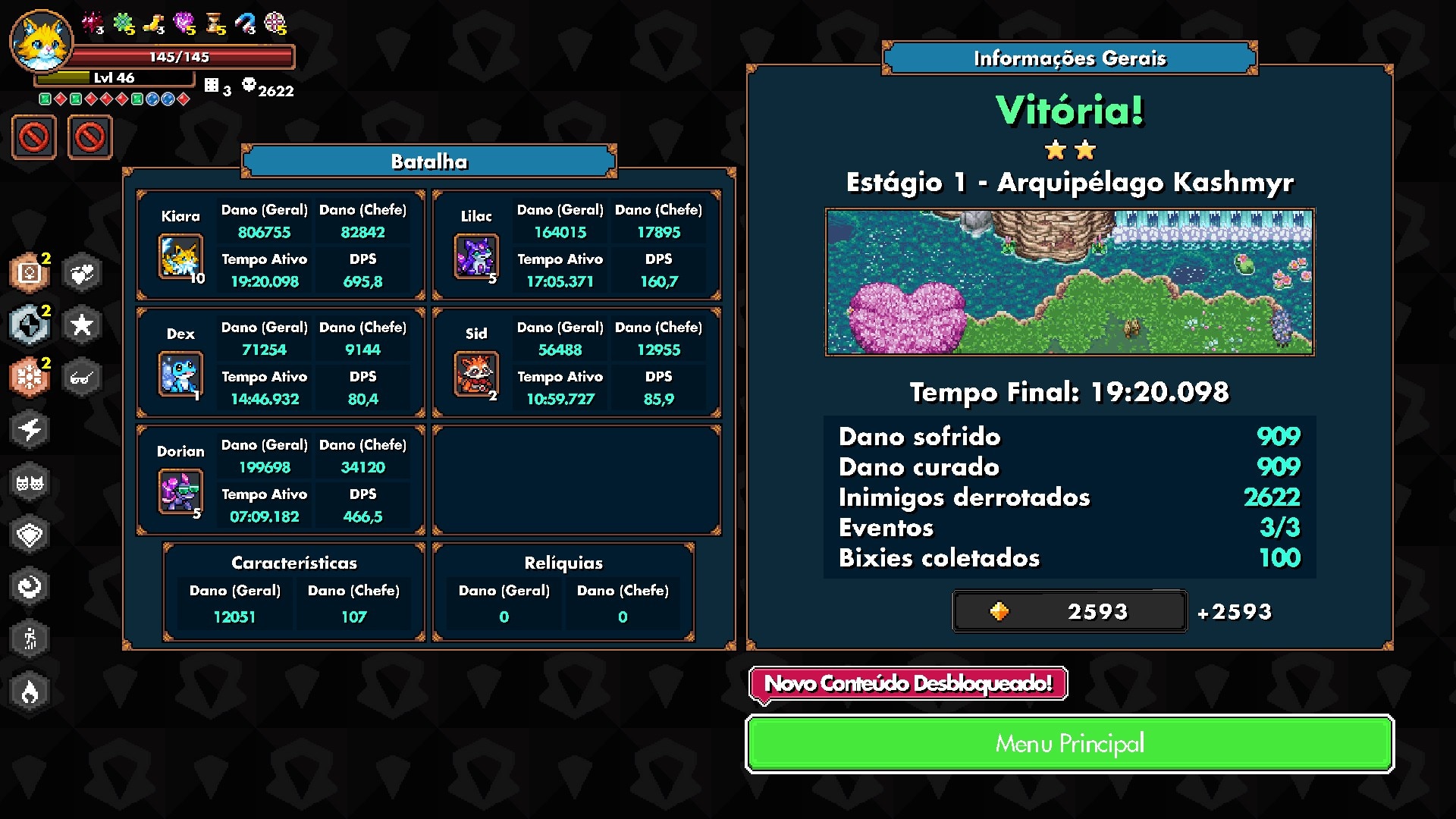Image resolution: width=1456 pixels, height=819 pixels.
Task: Select Dorian's character portrait
Action: [x=180, y=491]
